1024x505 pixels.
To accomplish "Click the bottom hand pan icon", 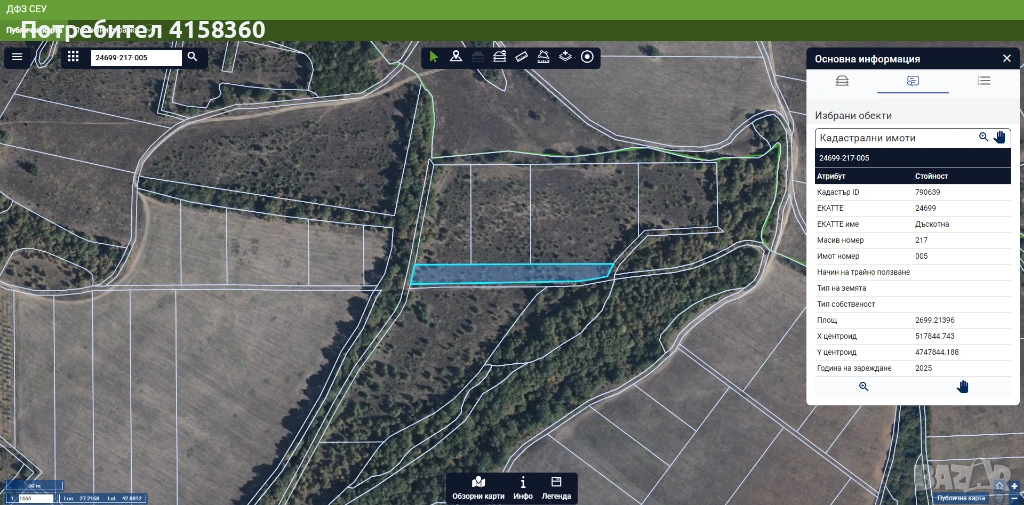I will click(x=963, y=386).
